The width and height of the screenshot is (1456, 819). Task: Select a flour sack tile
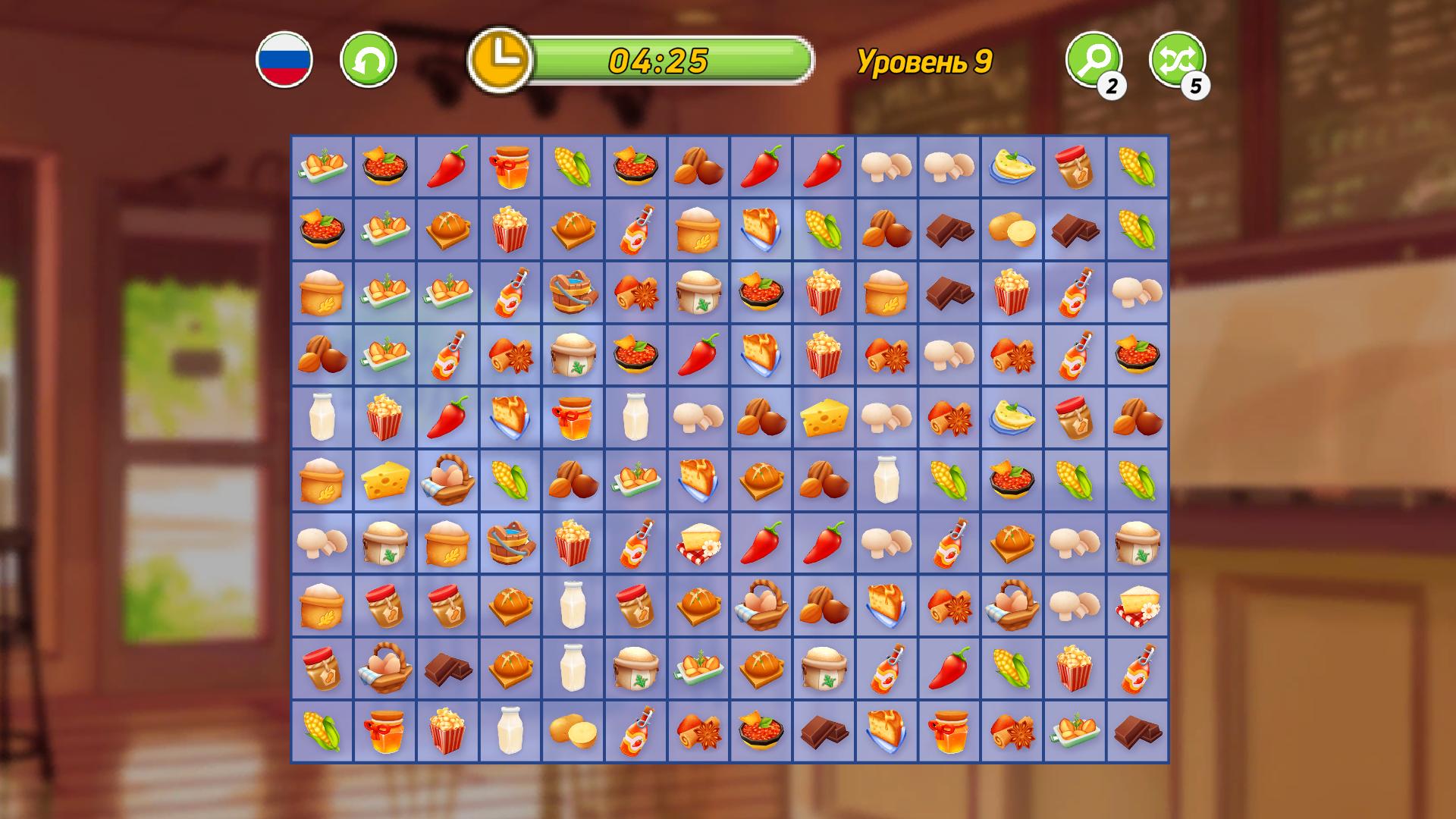(322, 293)
